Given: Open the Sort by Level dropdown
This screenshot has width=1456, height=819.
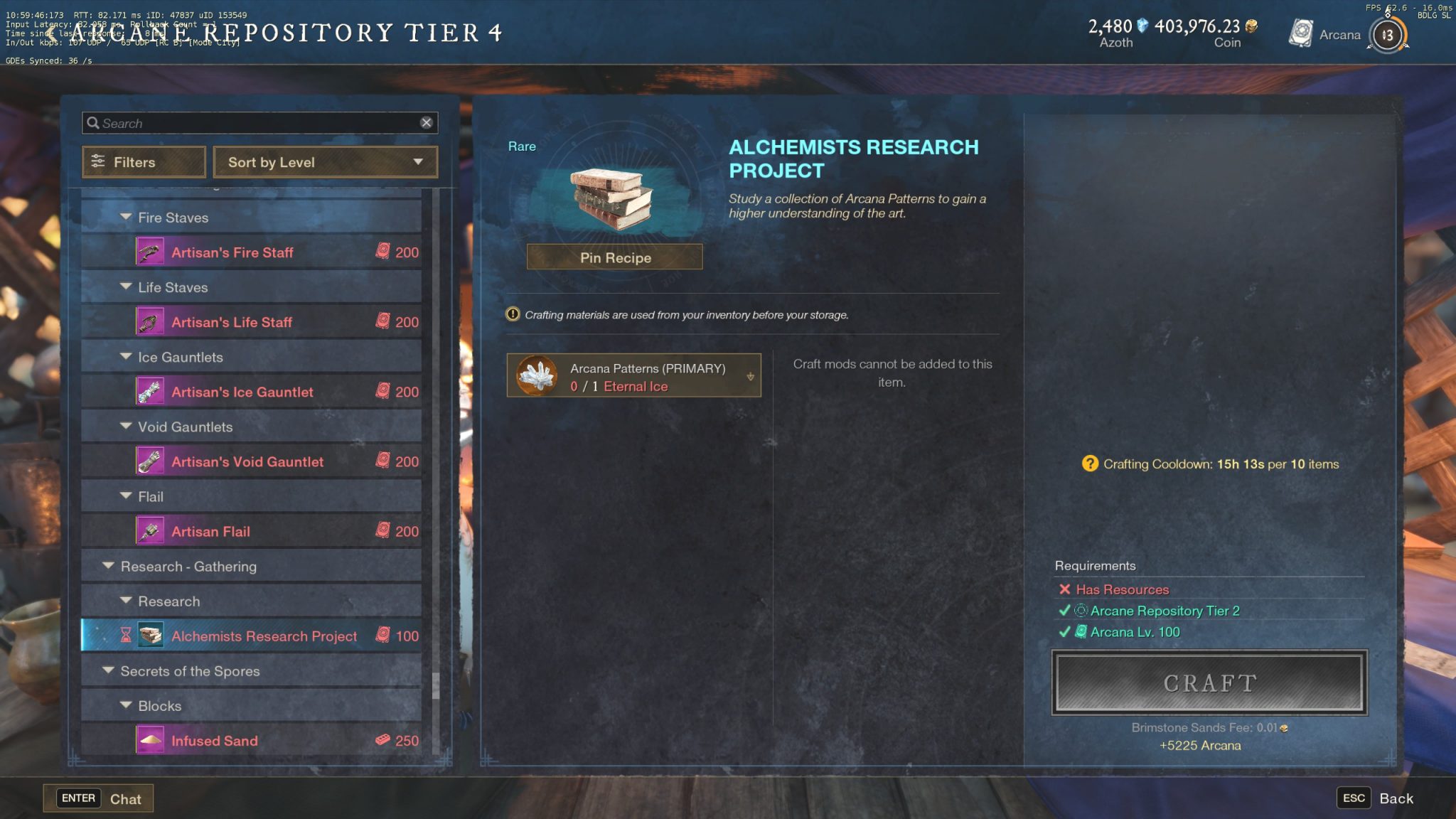Looking at the screenshot, I should tap(325, 162).
